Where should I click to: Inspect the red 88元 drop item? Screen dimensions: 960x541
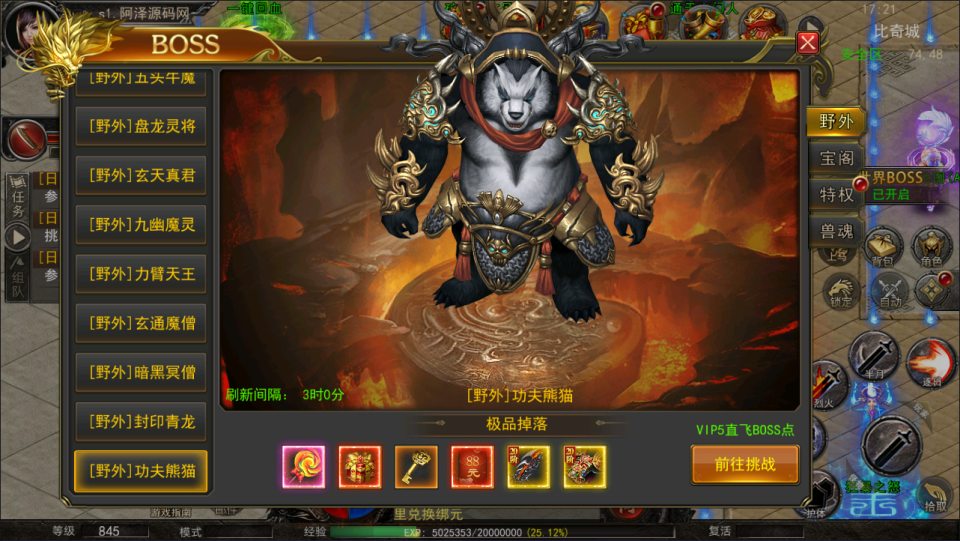[472, 466]
